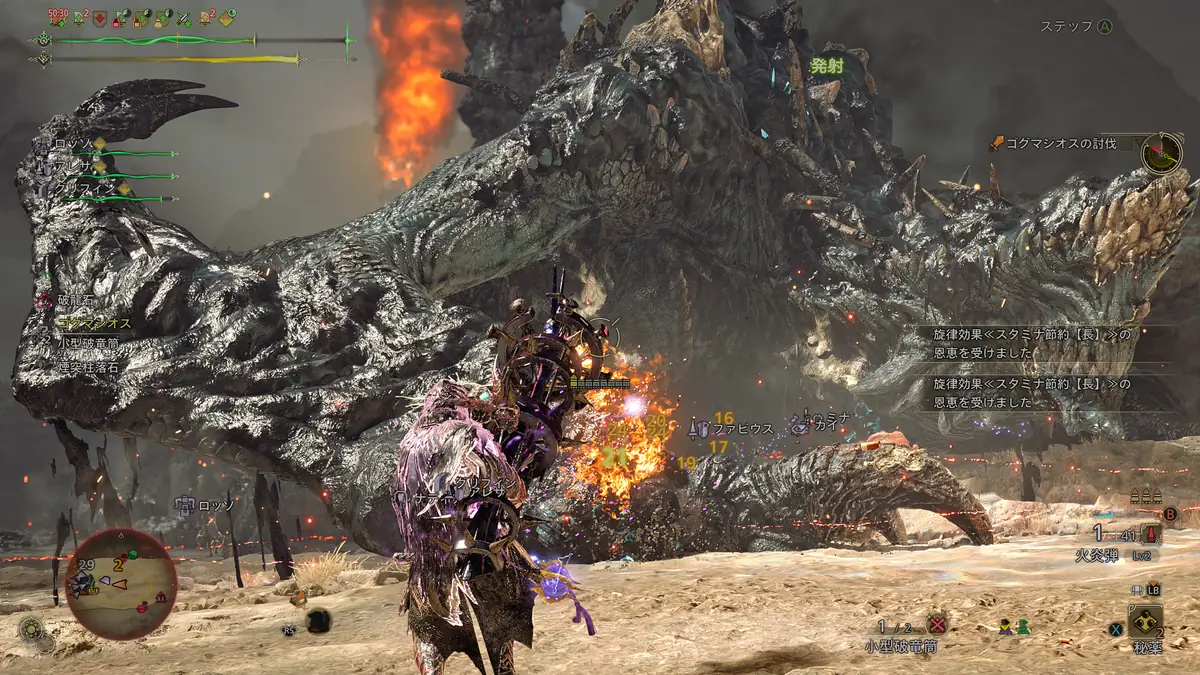The image size is (1200, 675).
Task: Choose 破龍石 in the target list
Action: [x=75, y=302]
